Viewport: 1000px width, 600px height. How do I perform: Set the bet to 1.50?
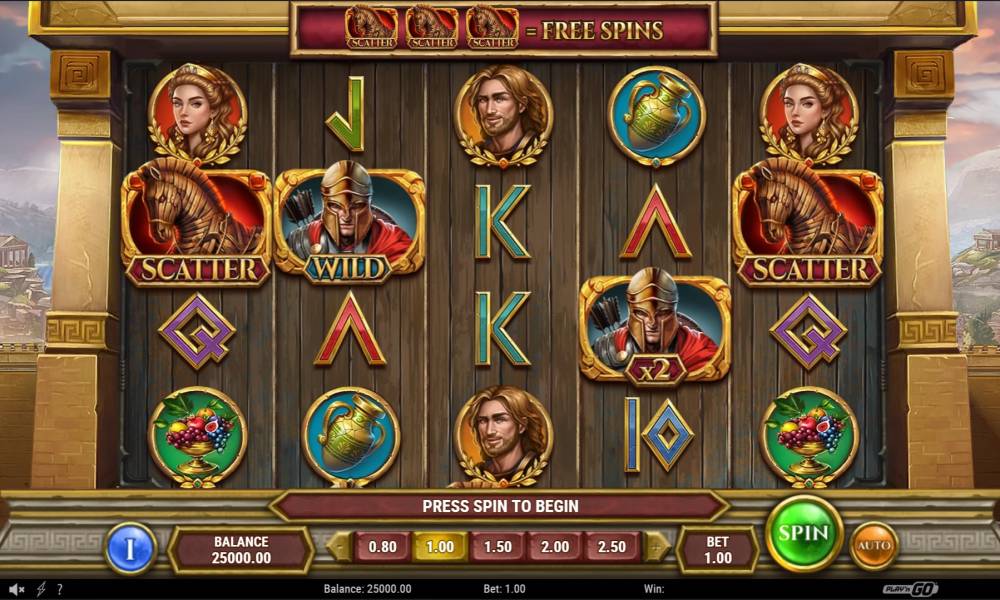[x=497, y=547]
